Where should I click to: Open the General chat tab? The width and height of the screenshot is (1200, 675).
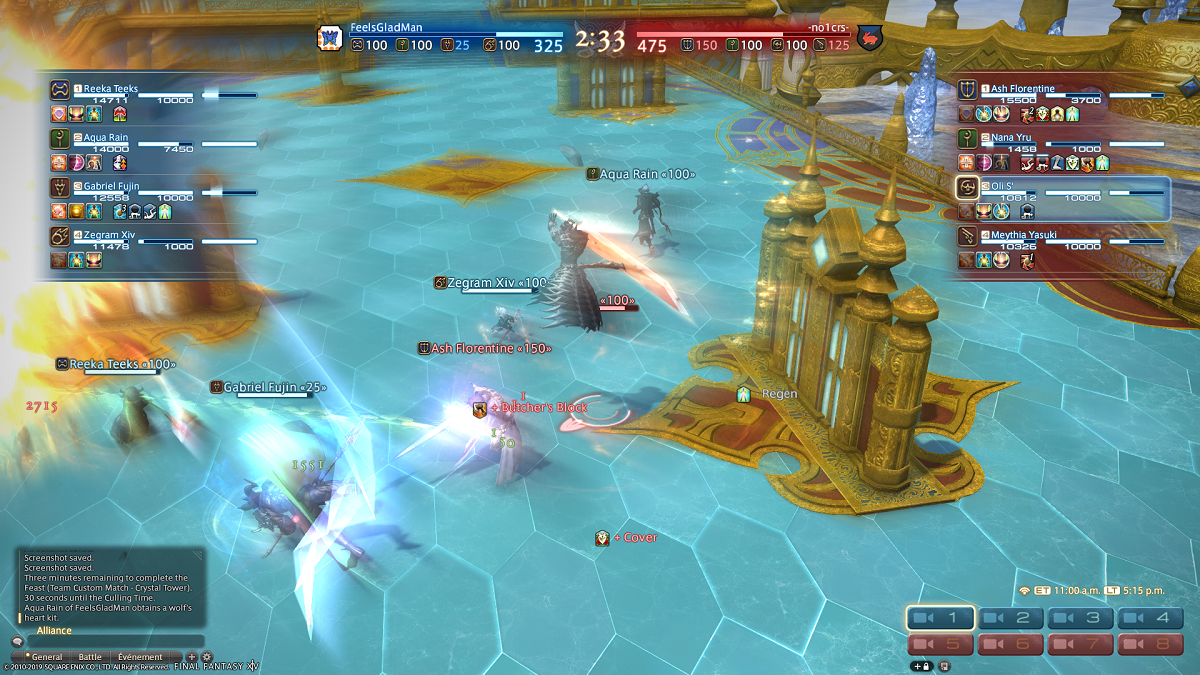point(46,657)
